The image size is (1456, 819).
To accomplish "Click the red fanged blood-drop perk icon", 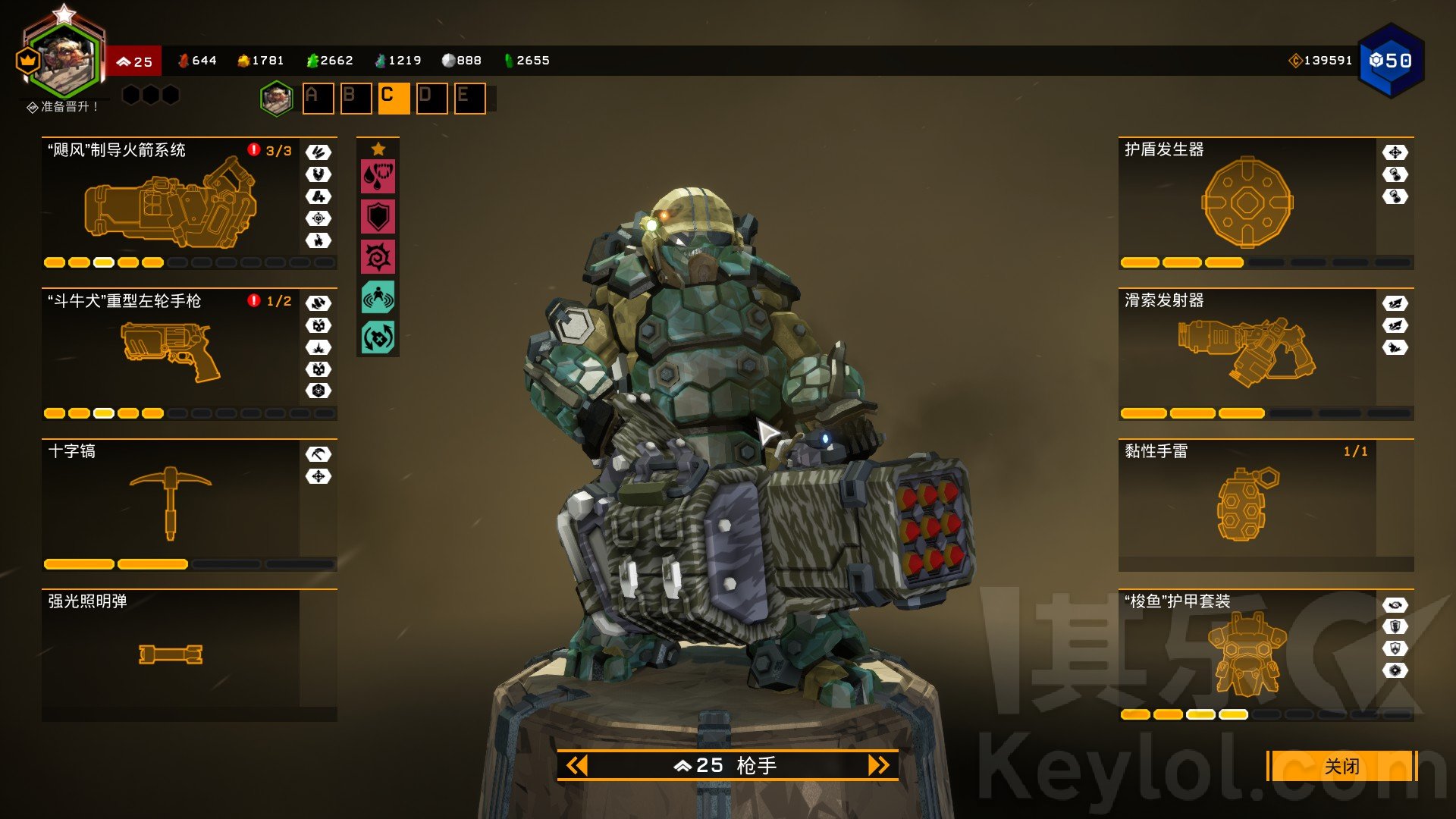I will (x=378, y=177).
